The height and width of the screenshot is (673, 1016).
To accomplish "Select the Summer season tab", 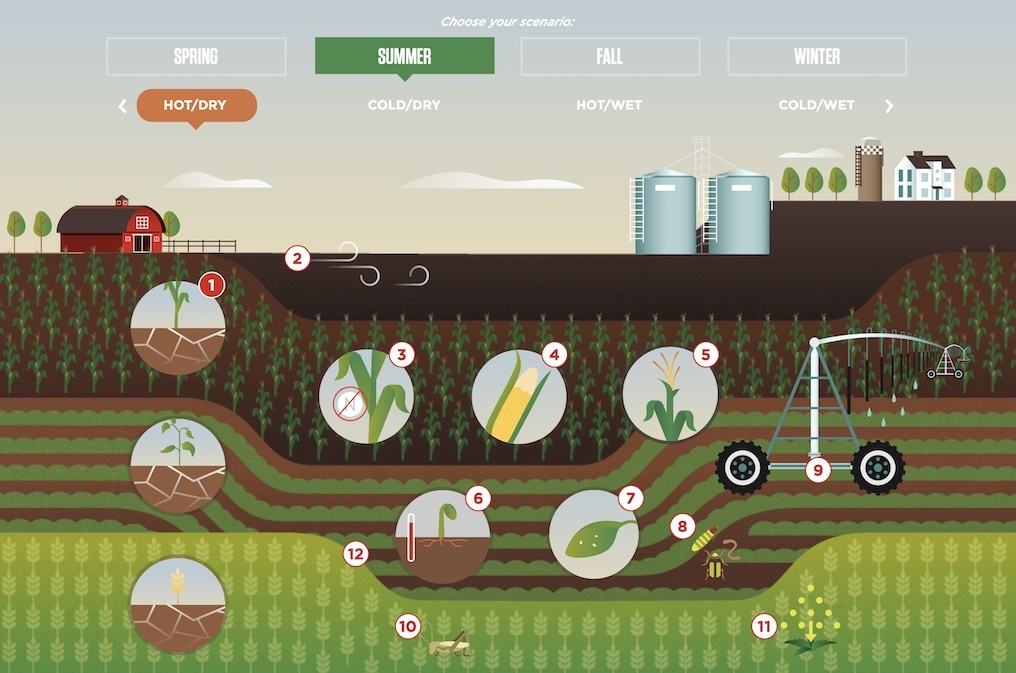I will (x=404, y=57).
